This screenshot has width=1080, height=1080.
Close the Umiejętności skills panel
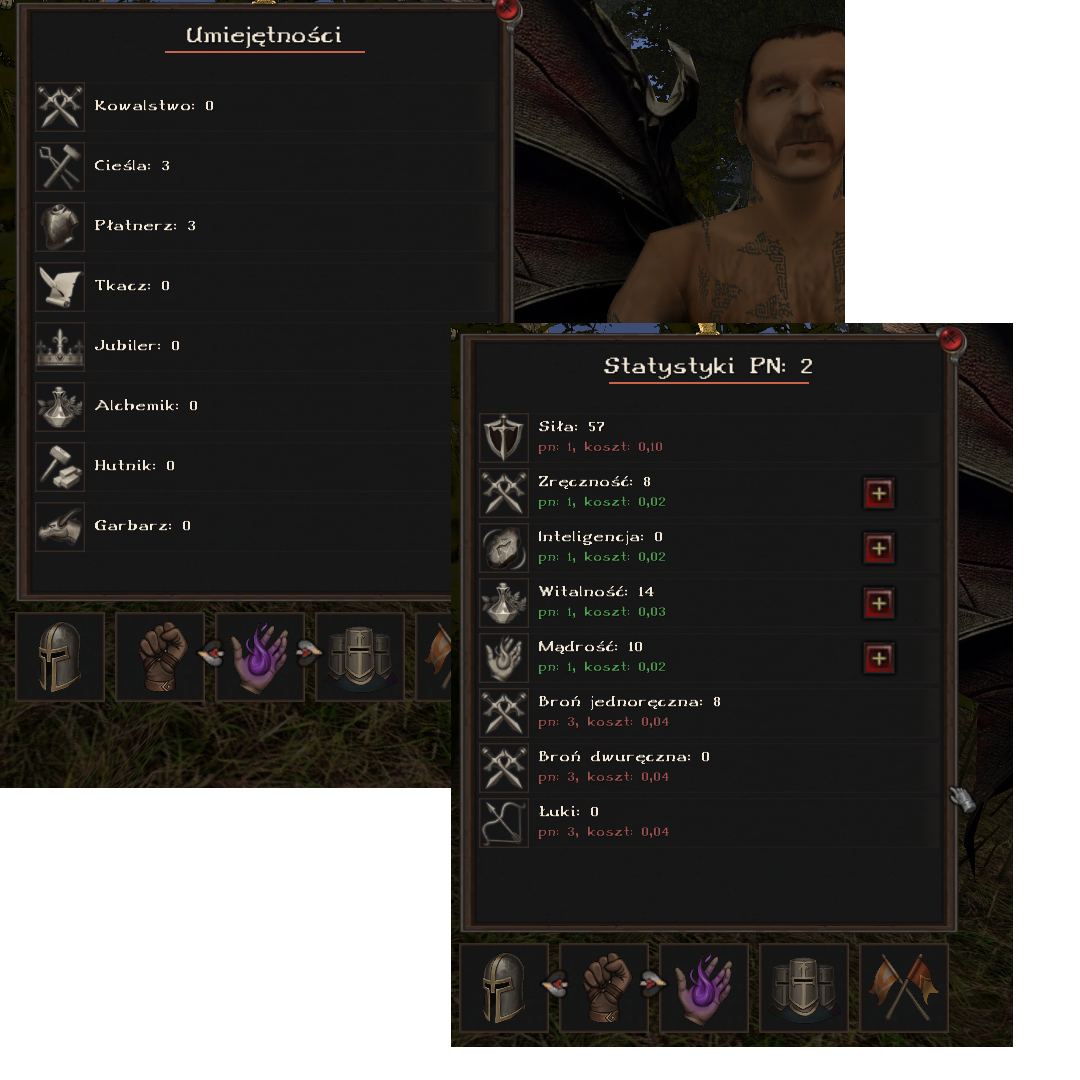click(x=508, y=11)
